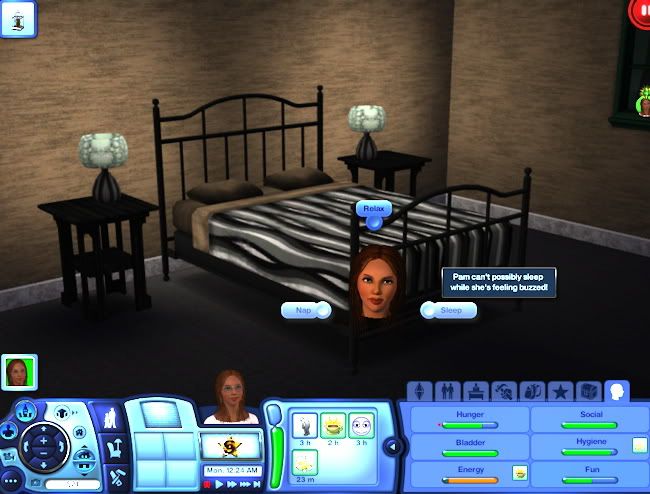This screenshot has height=494, width=650.
Task: Pause the game with the red speed button
Action: (x=207, y=484)
